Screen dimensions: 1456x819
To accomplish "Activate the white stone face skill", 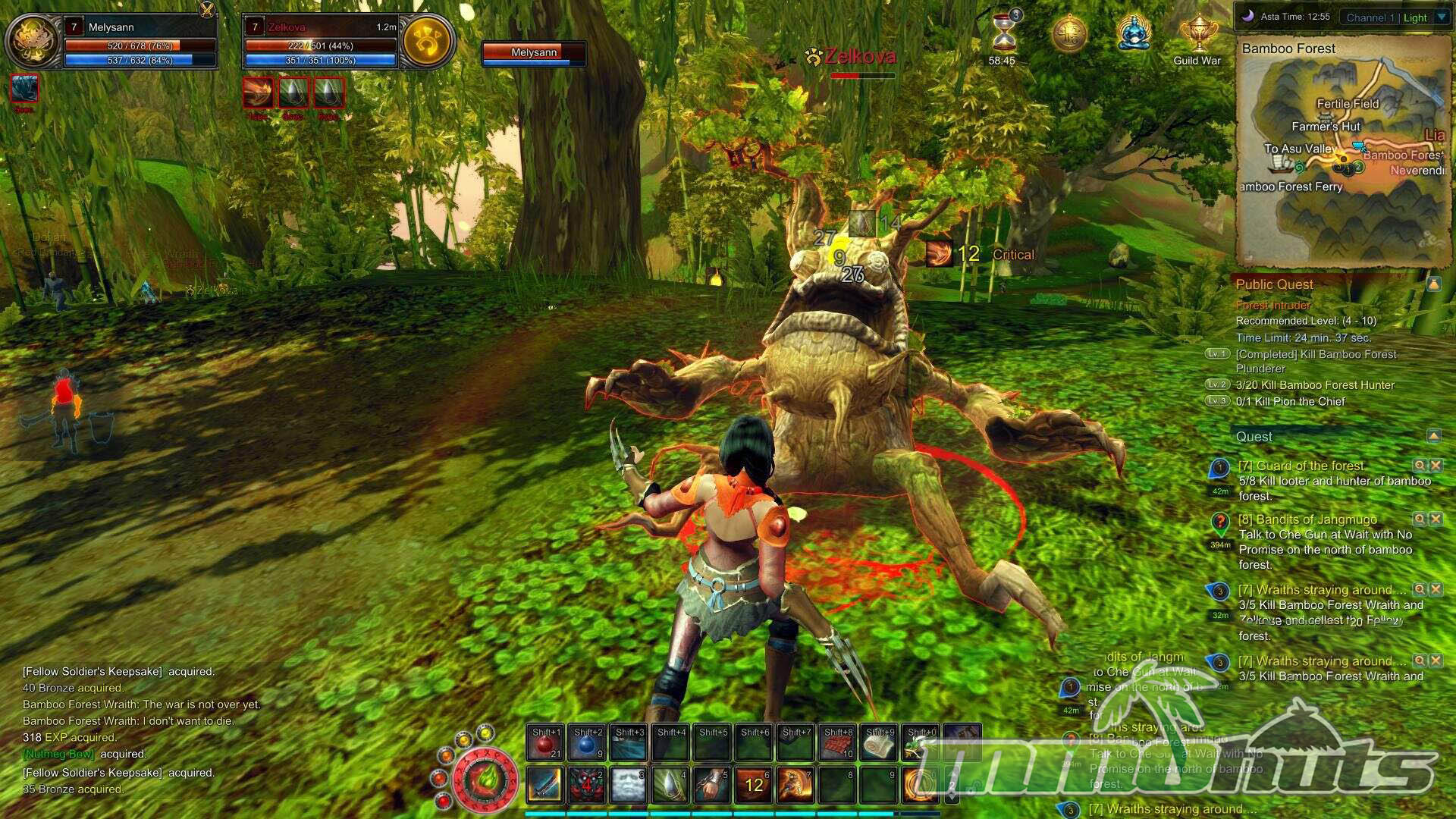I will click(x=629, y=785).
